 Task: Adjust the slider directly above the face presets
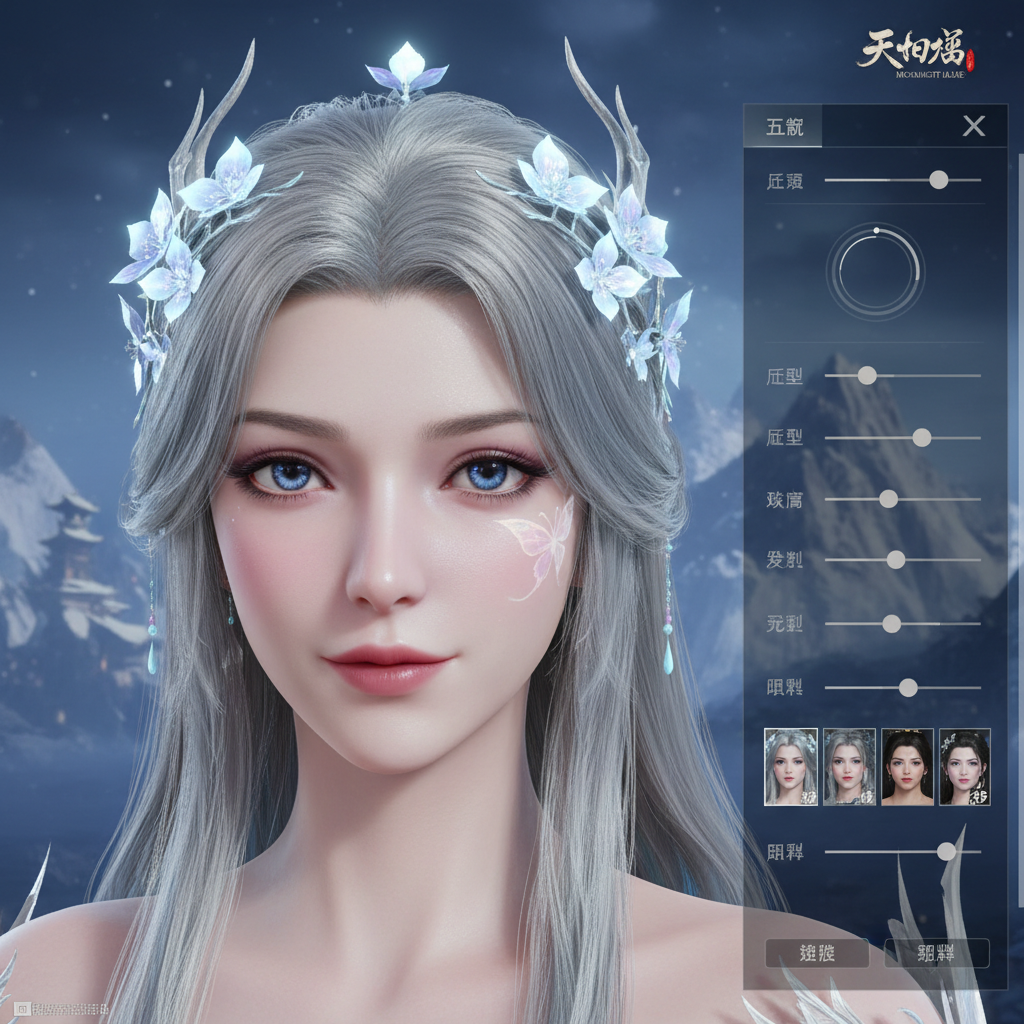pos(908,688)
